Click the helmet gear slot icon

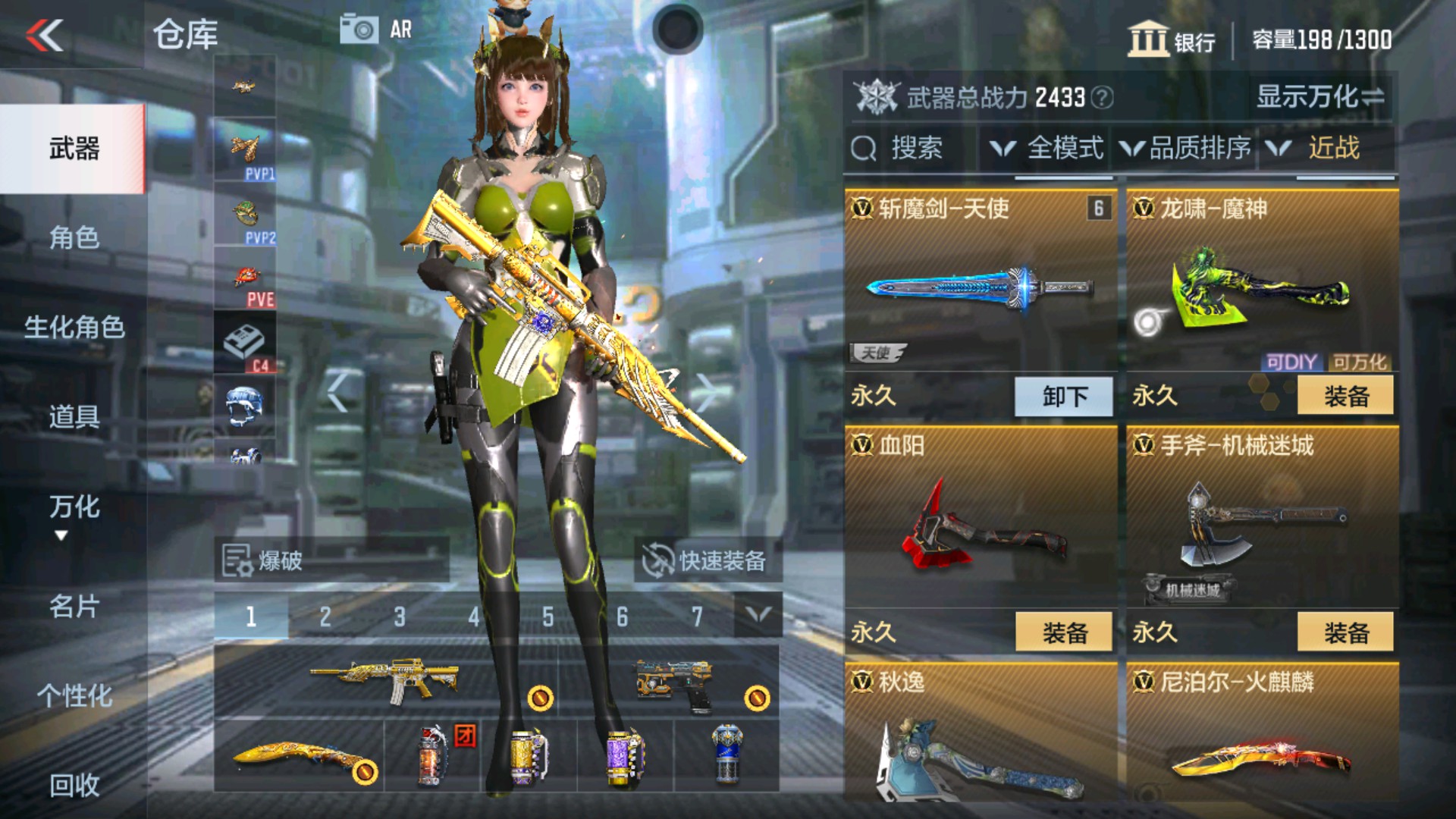pyautogui.click(x=244, y=402)
